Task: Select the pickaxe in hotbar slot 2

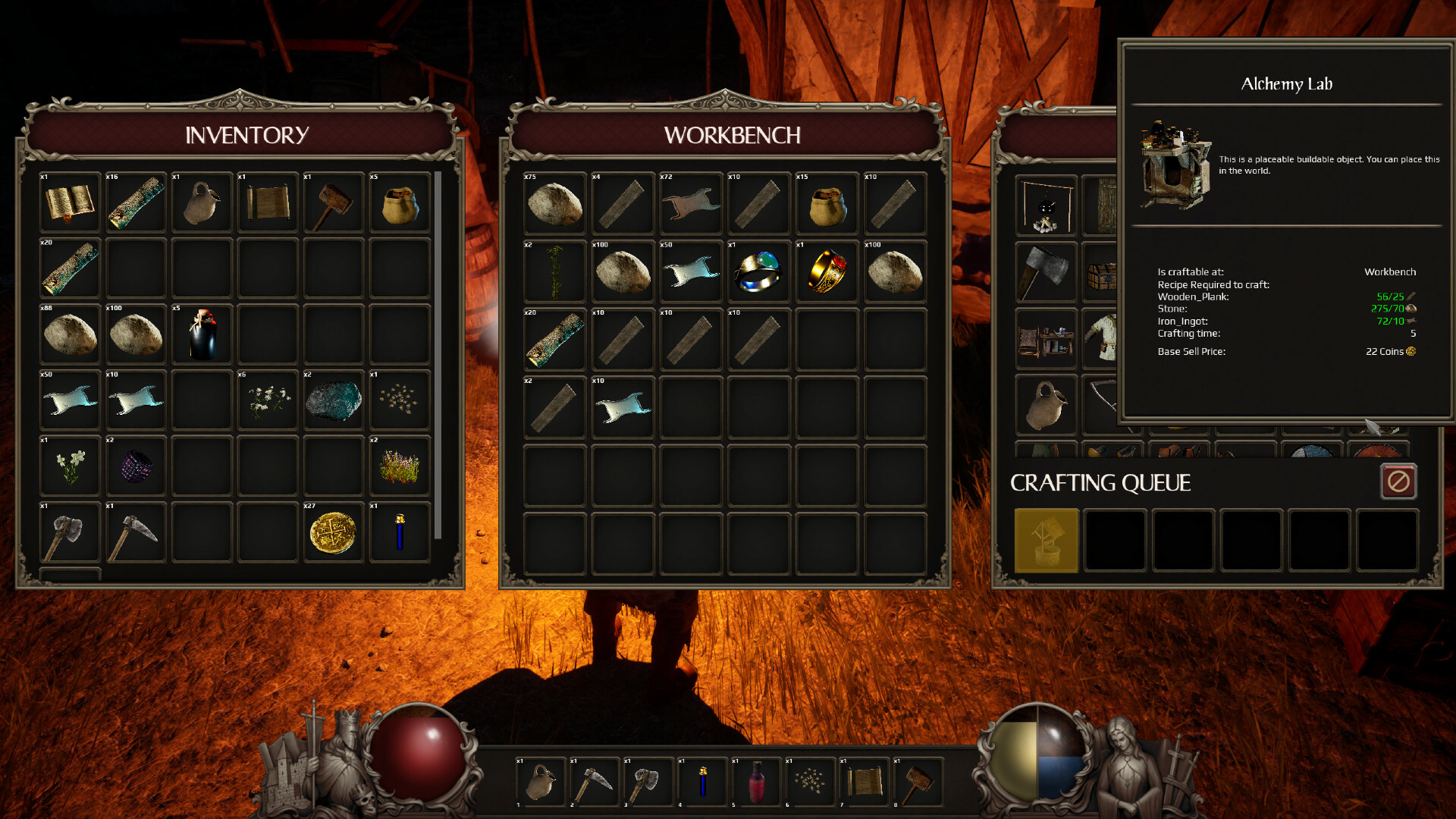Action: coord(595,781)
